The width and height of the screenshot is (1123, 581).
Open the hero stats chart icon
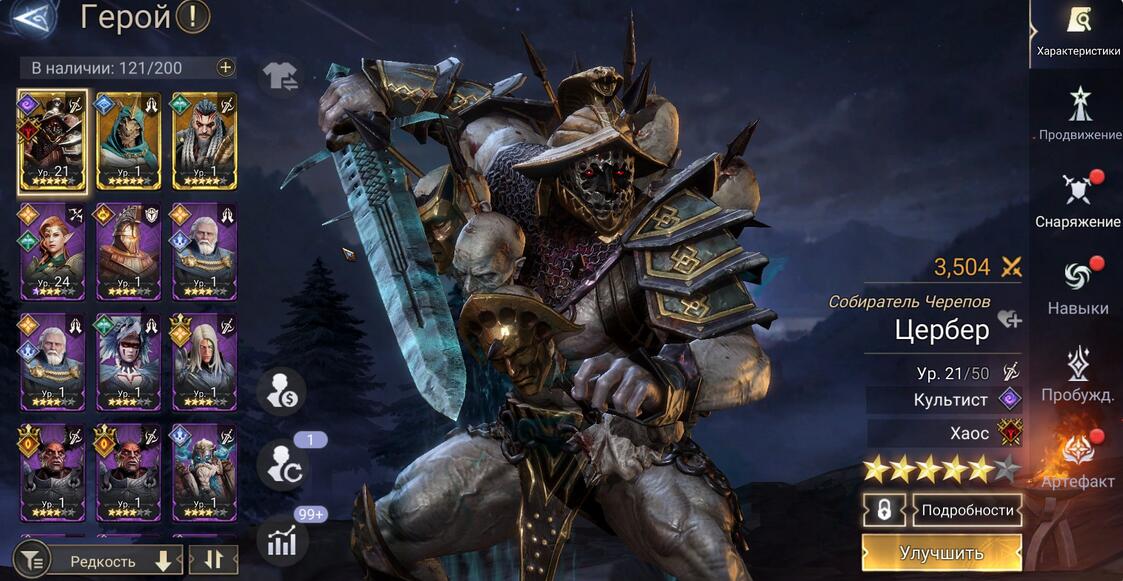point(281,541)
